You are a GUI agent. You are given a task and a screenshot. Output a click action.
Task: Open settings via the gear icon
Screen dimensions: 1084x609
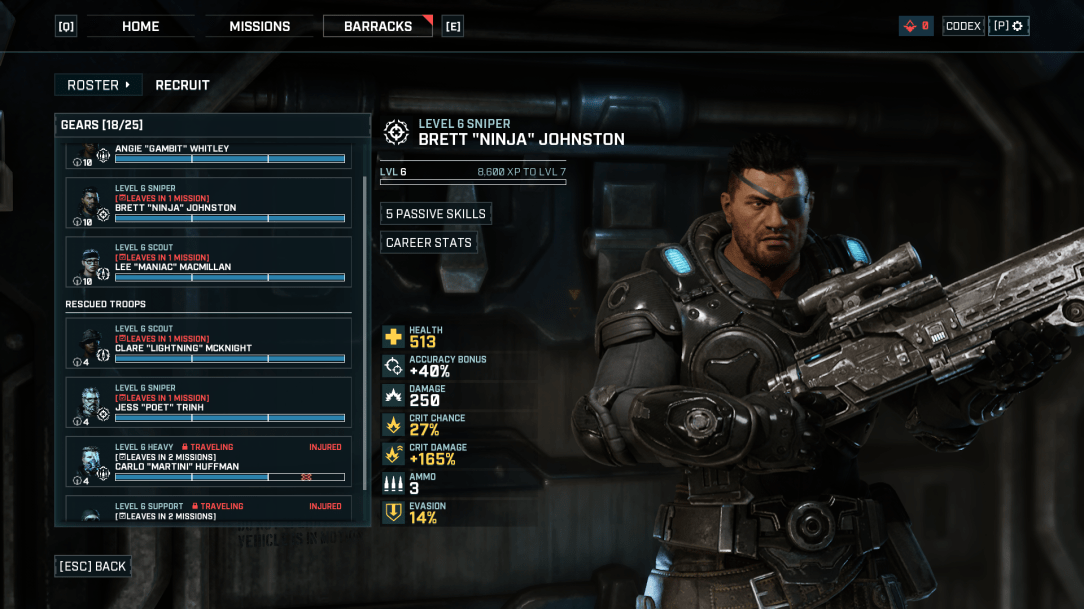(1009, 26)
